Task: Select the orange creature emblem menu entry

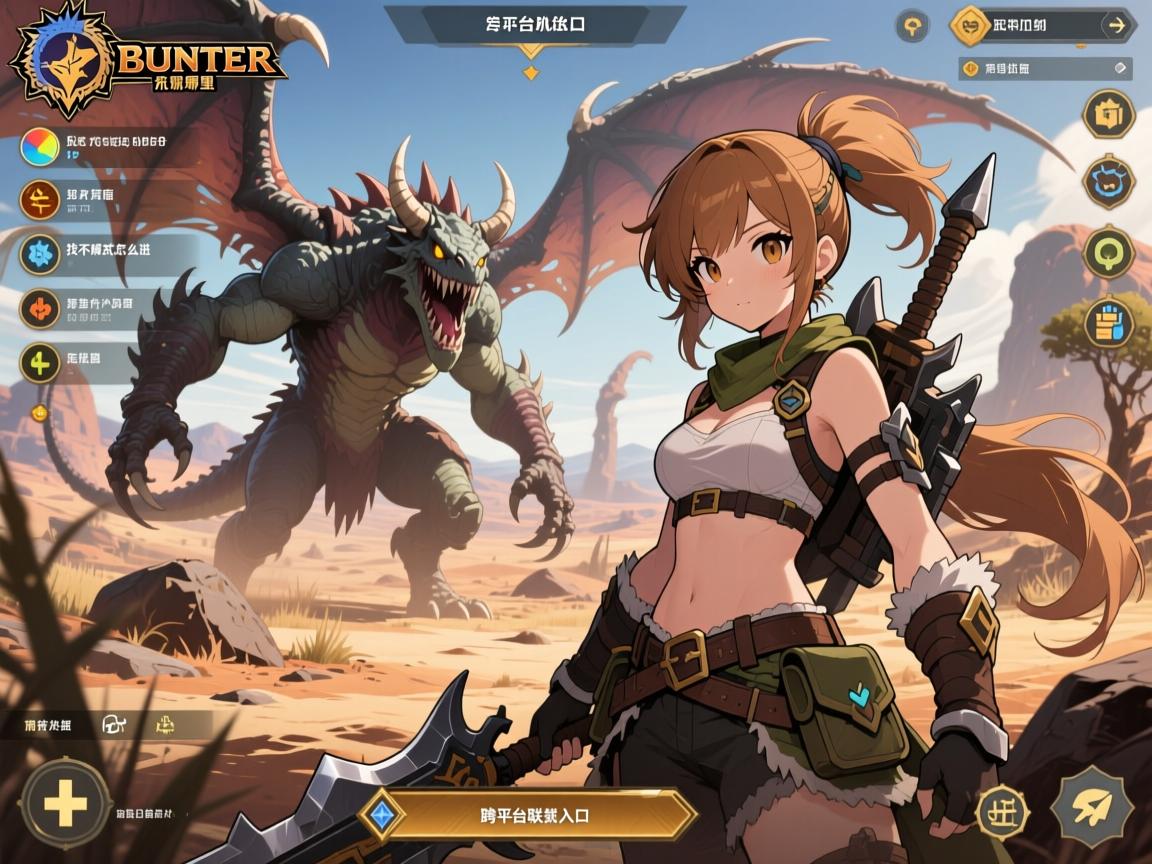Action: coord(39,308)
